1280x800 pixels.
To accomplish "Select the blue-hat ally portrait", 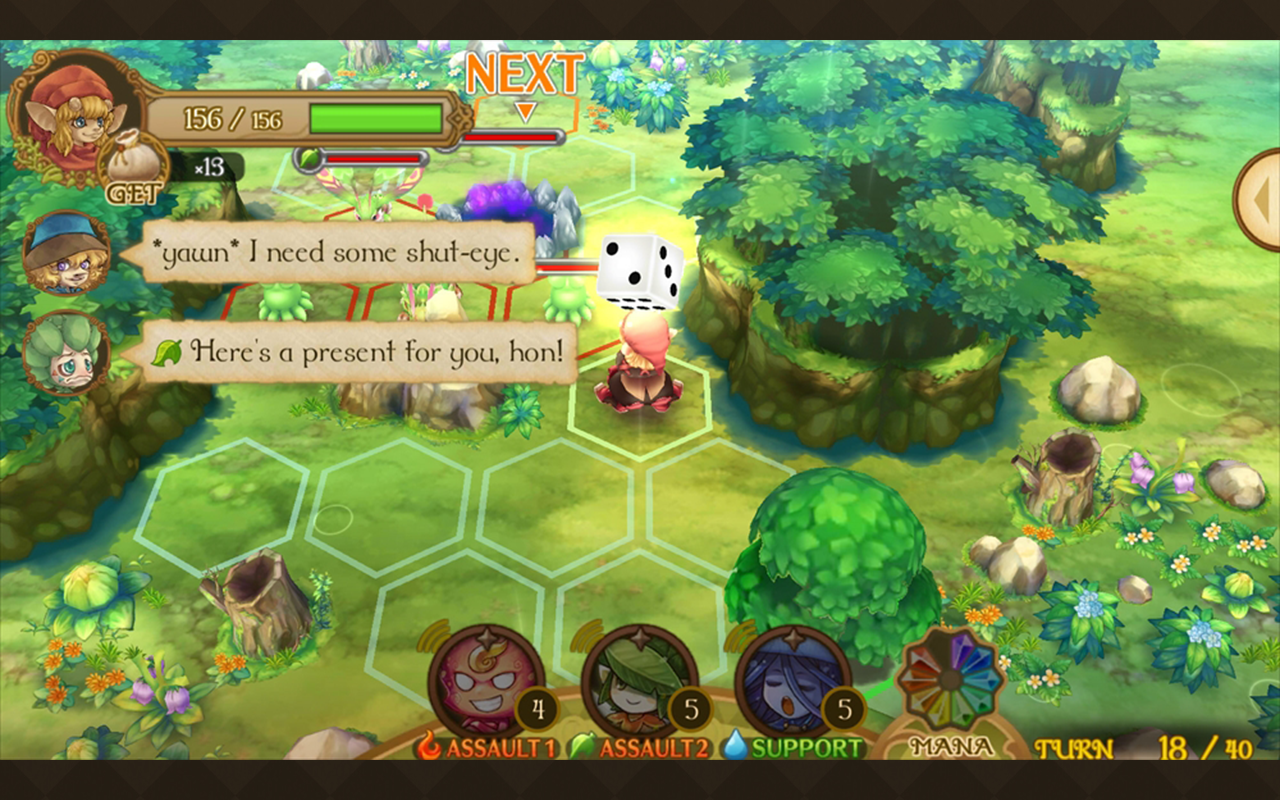I will 66,252.
